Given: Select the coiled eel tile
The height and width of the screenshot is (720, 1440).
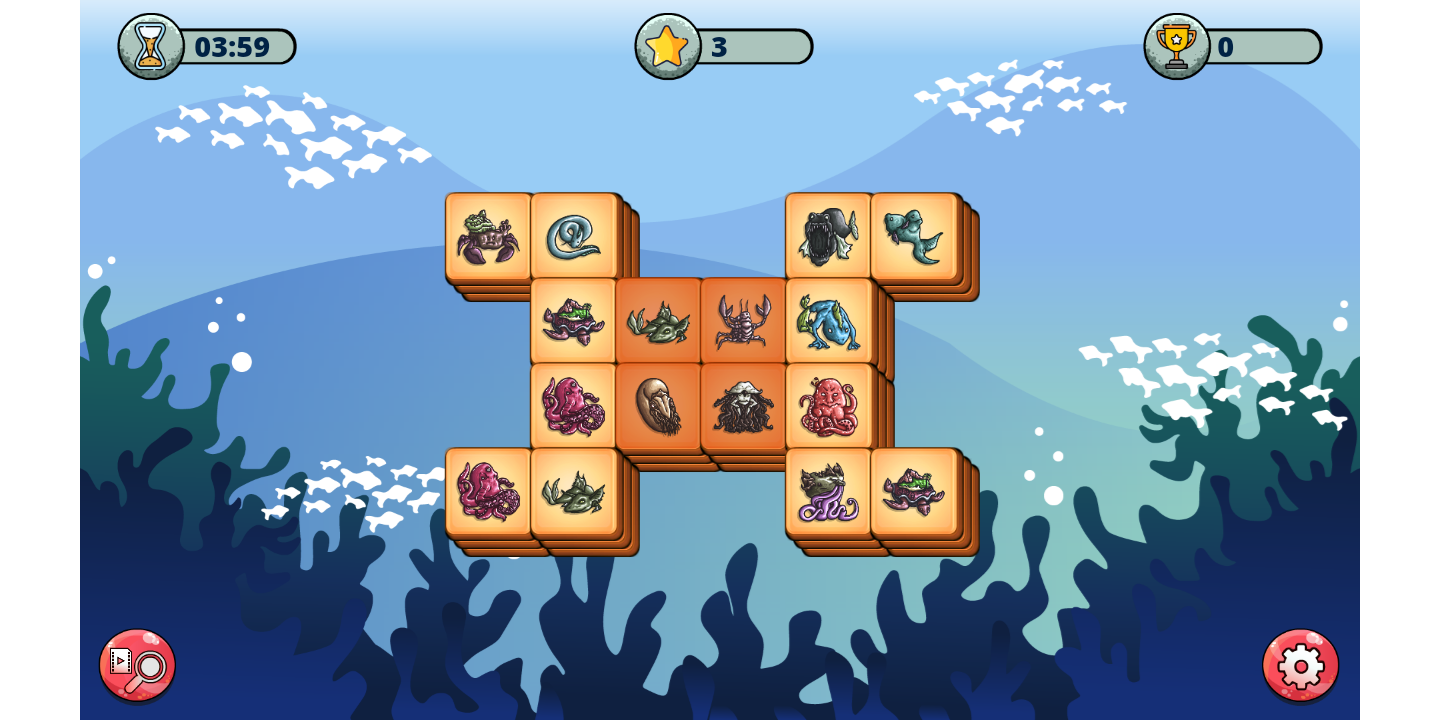Looking at the screenshot, I should [x=575, y=234].
